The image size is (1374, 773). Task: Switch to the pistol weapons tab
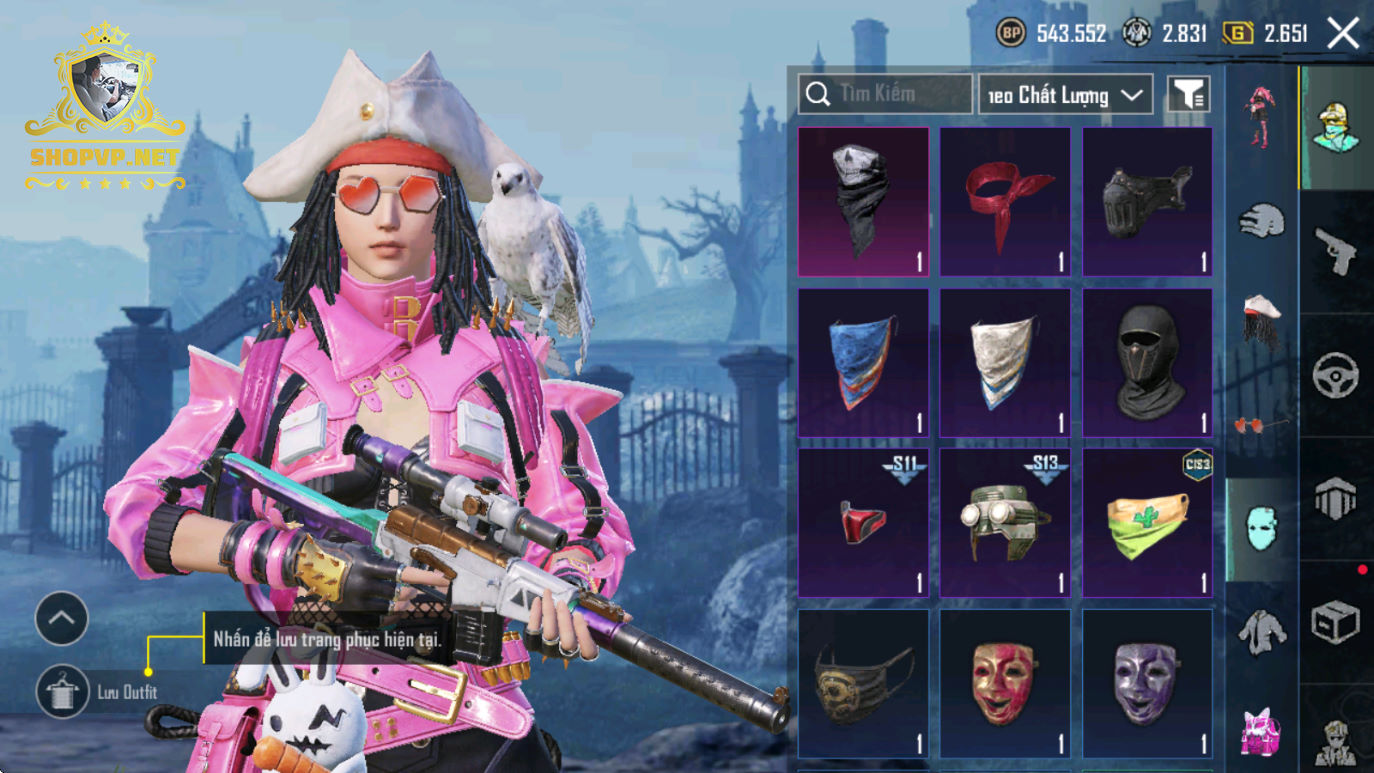click(1335, 250)
